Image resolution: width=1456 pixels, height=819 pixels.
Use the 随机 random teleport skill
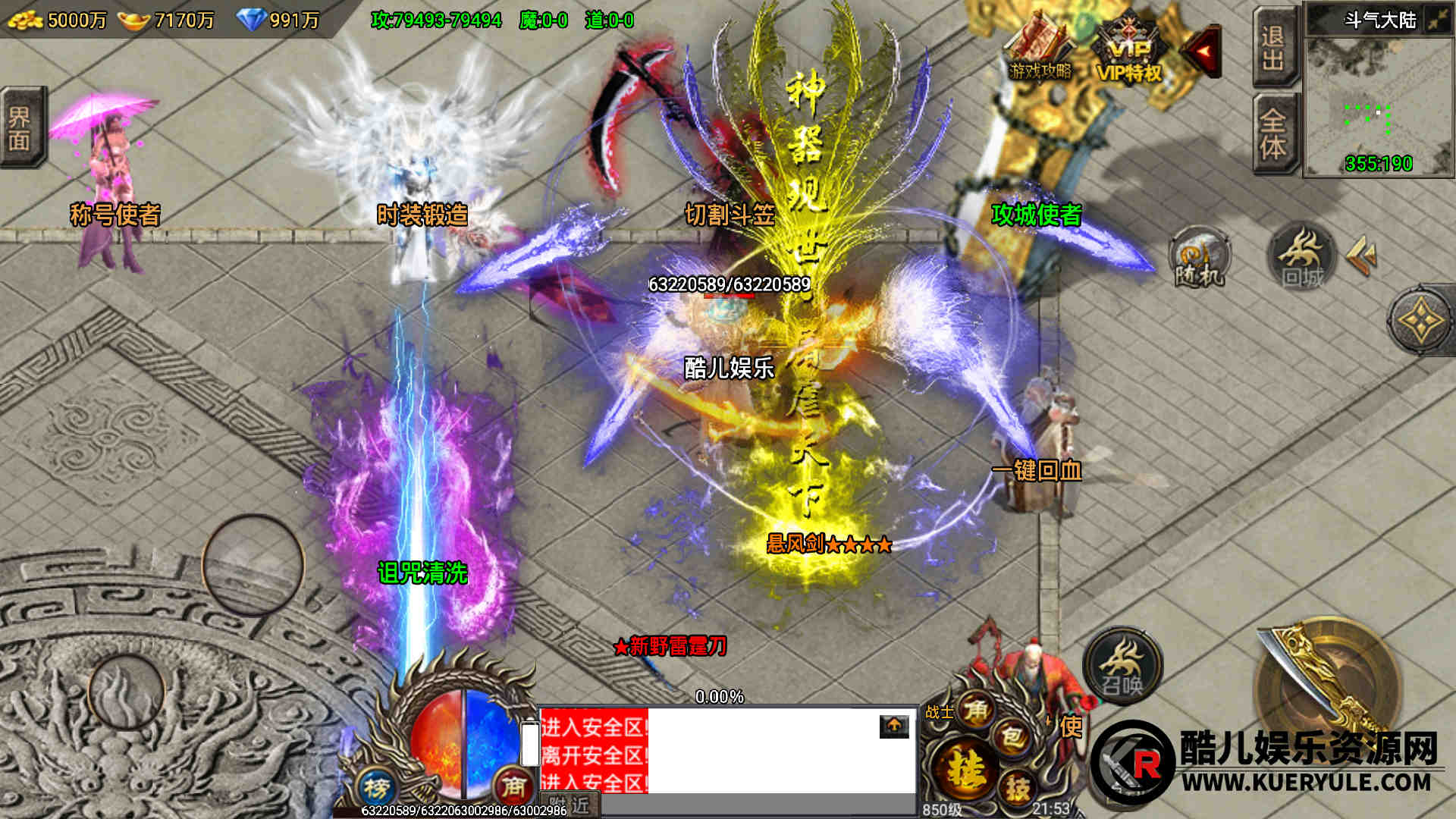coord(1199,259)
